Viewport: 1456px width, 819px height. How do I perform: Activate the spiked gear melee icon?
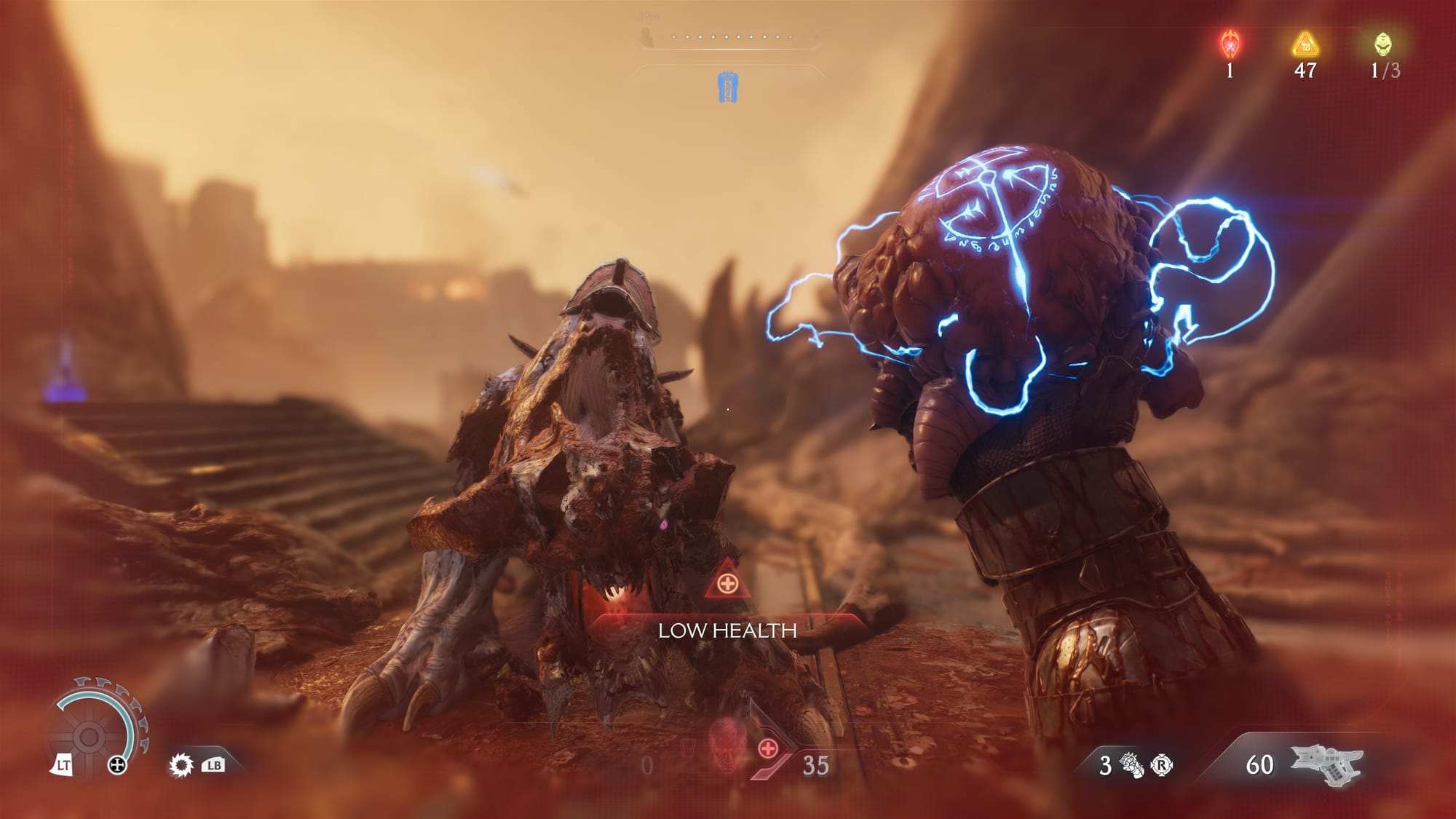(181, 765)
